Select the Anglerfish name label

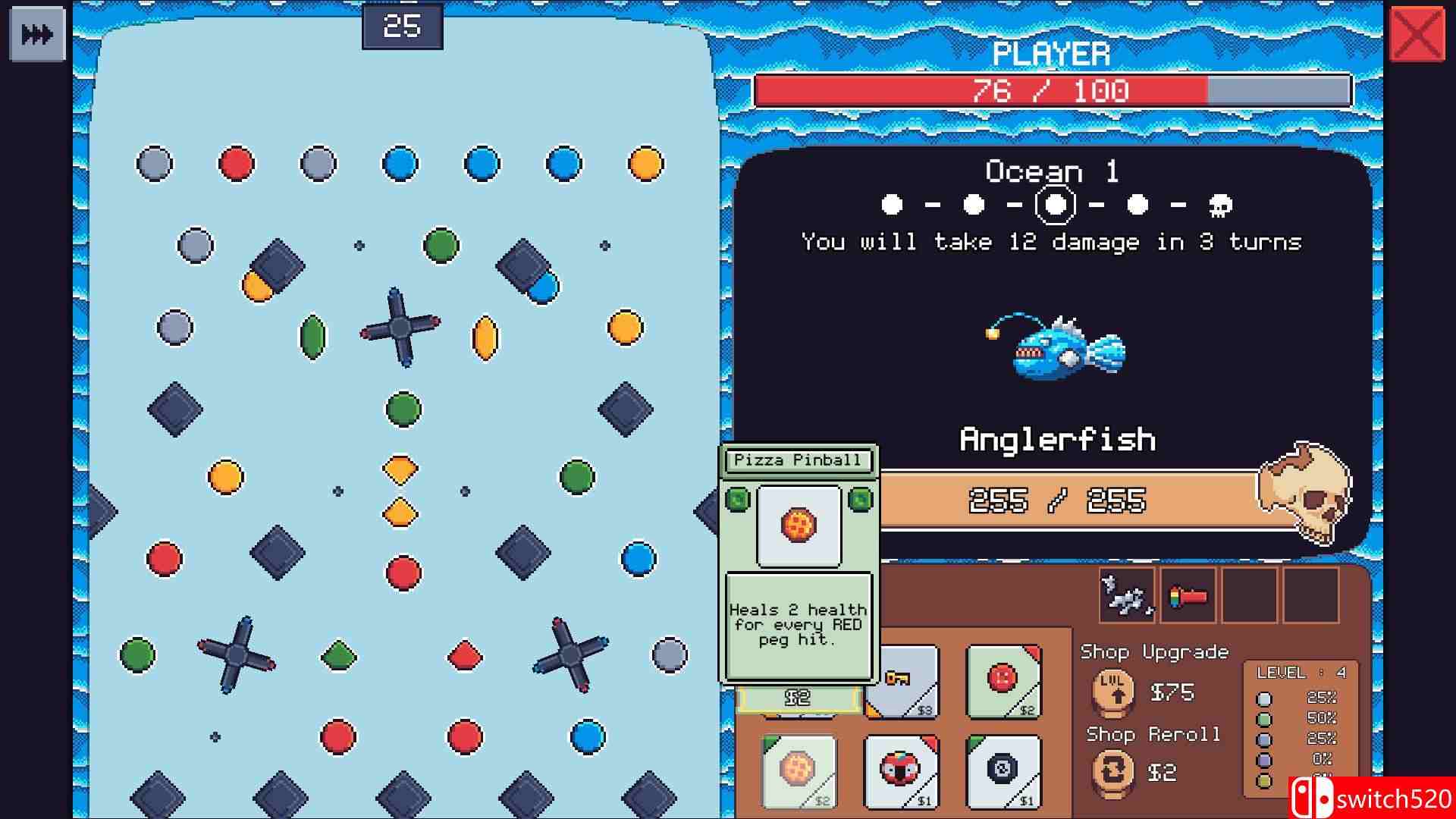pyautogui.click(x=1058, y=438)
